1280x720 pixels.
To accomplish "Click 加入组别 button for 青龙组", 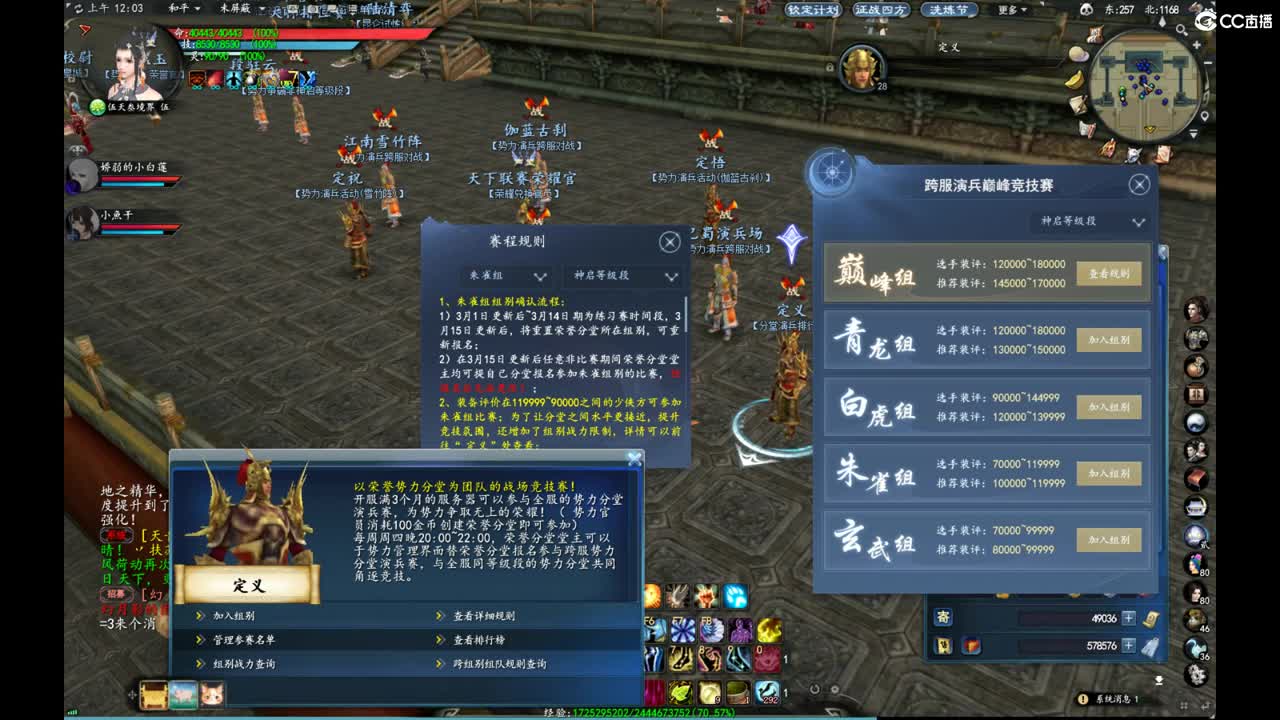I will click(x=1108, y=338).
